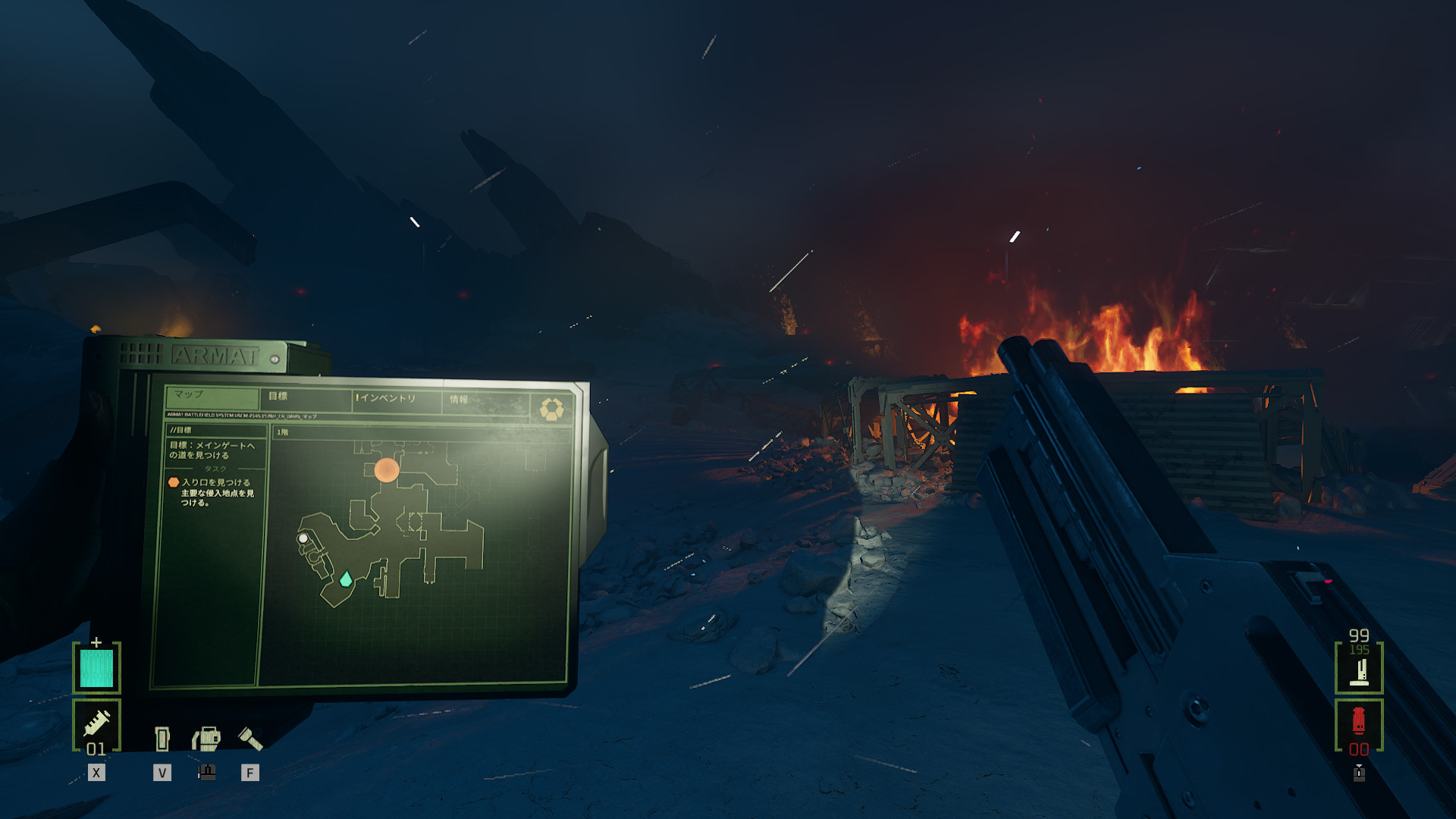Activate the flashlight icon

tap(249, 738)
